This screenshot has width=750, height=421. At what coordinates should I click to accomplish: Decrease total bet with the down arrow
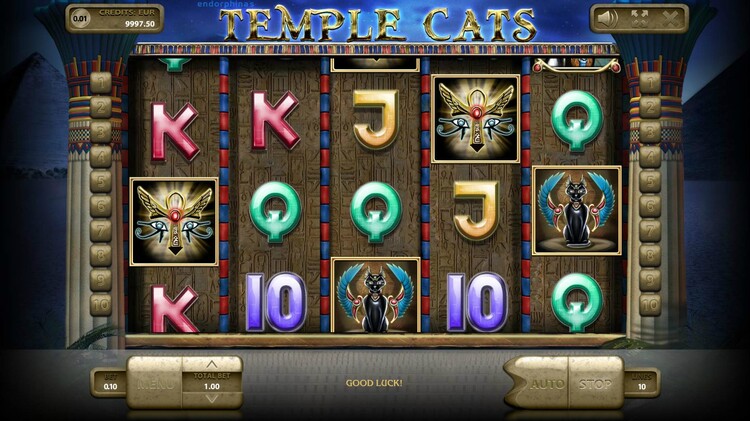pos(211,400)
